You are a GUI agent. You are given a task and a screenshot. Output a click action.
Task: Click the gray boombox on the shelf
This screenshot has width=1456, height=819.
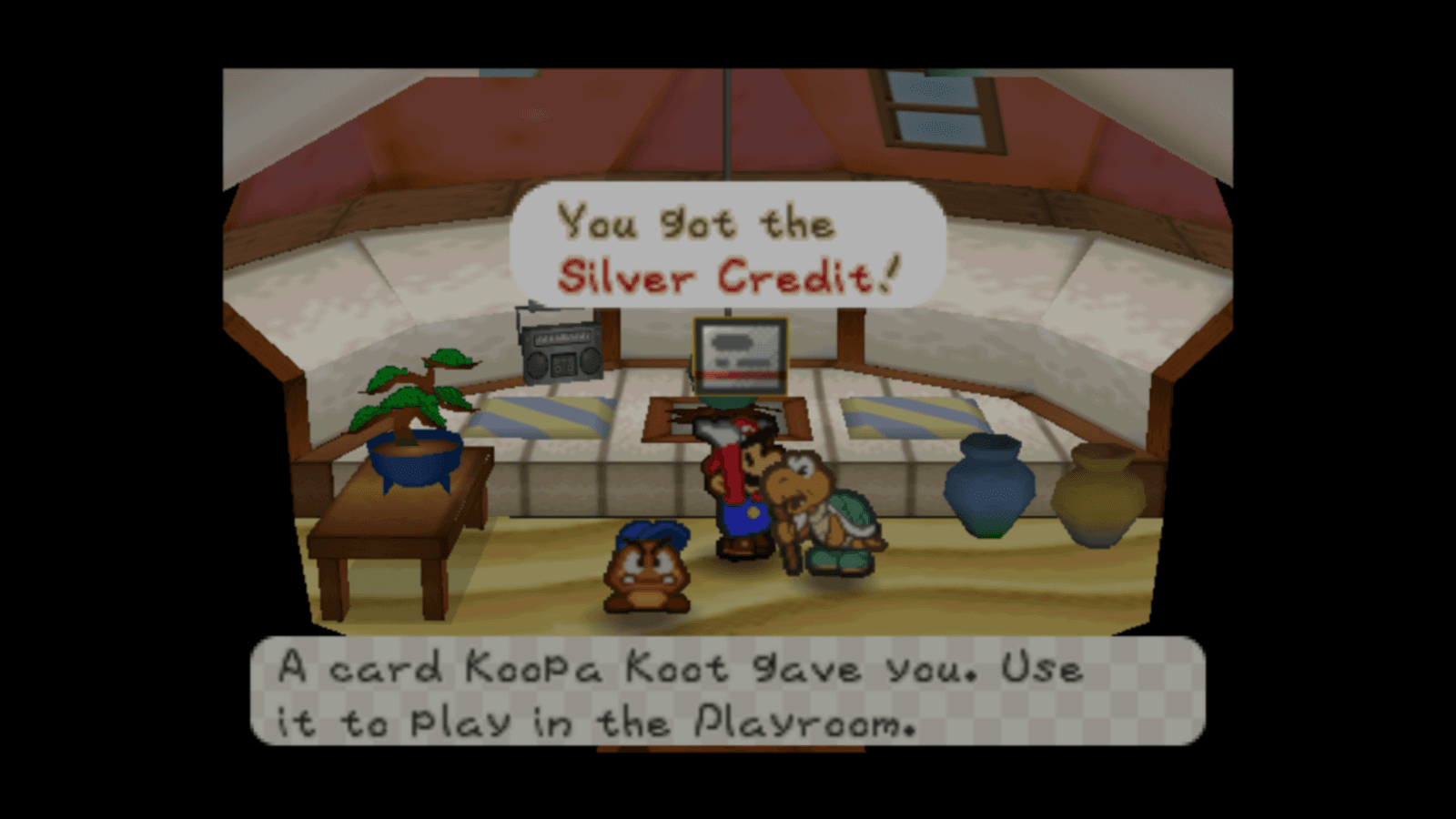tap(560, 350)
